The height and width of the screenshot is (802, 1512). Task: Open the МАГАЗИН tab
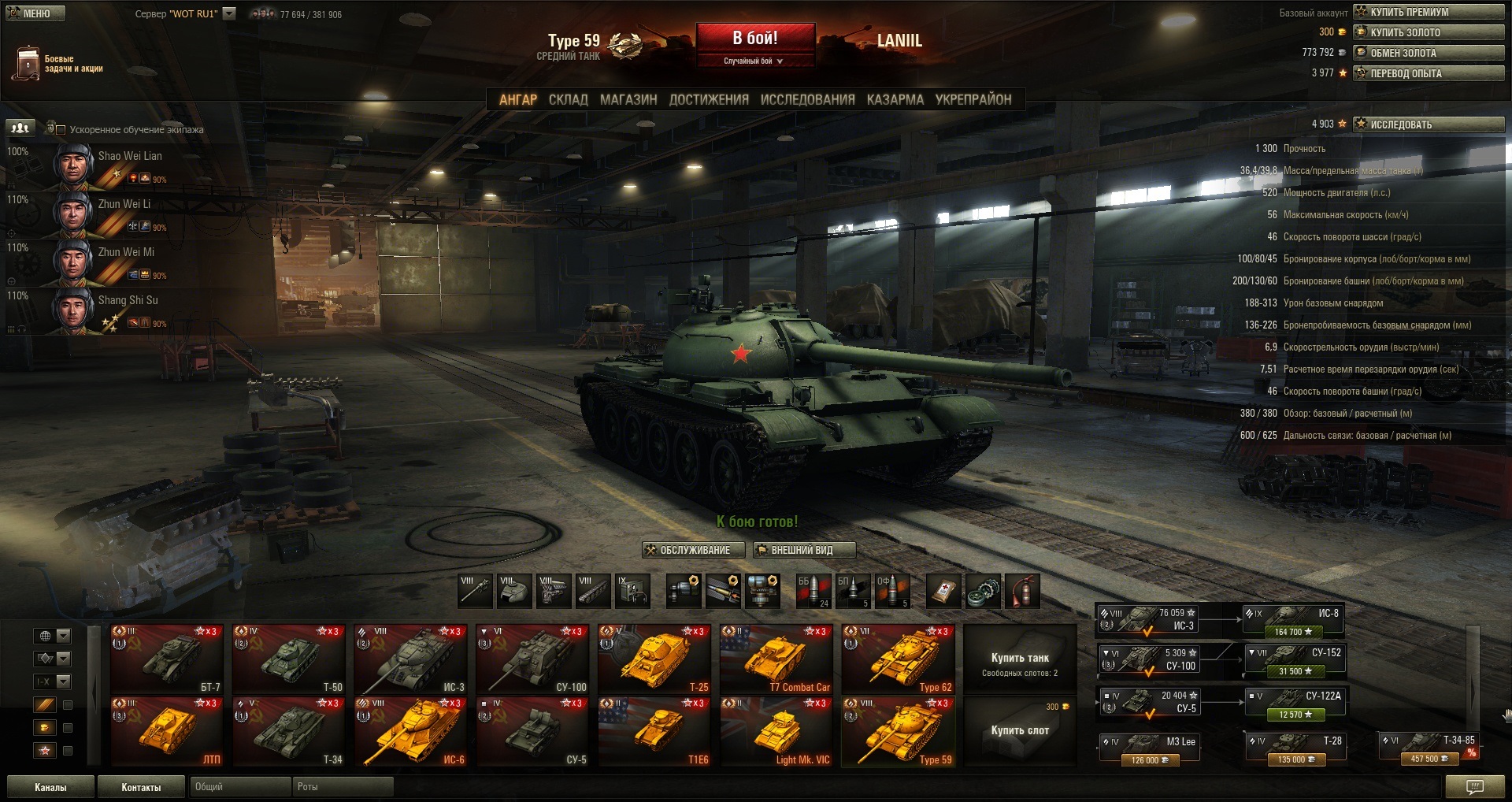click(628, 100)
